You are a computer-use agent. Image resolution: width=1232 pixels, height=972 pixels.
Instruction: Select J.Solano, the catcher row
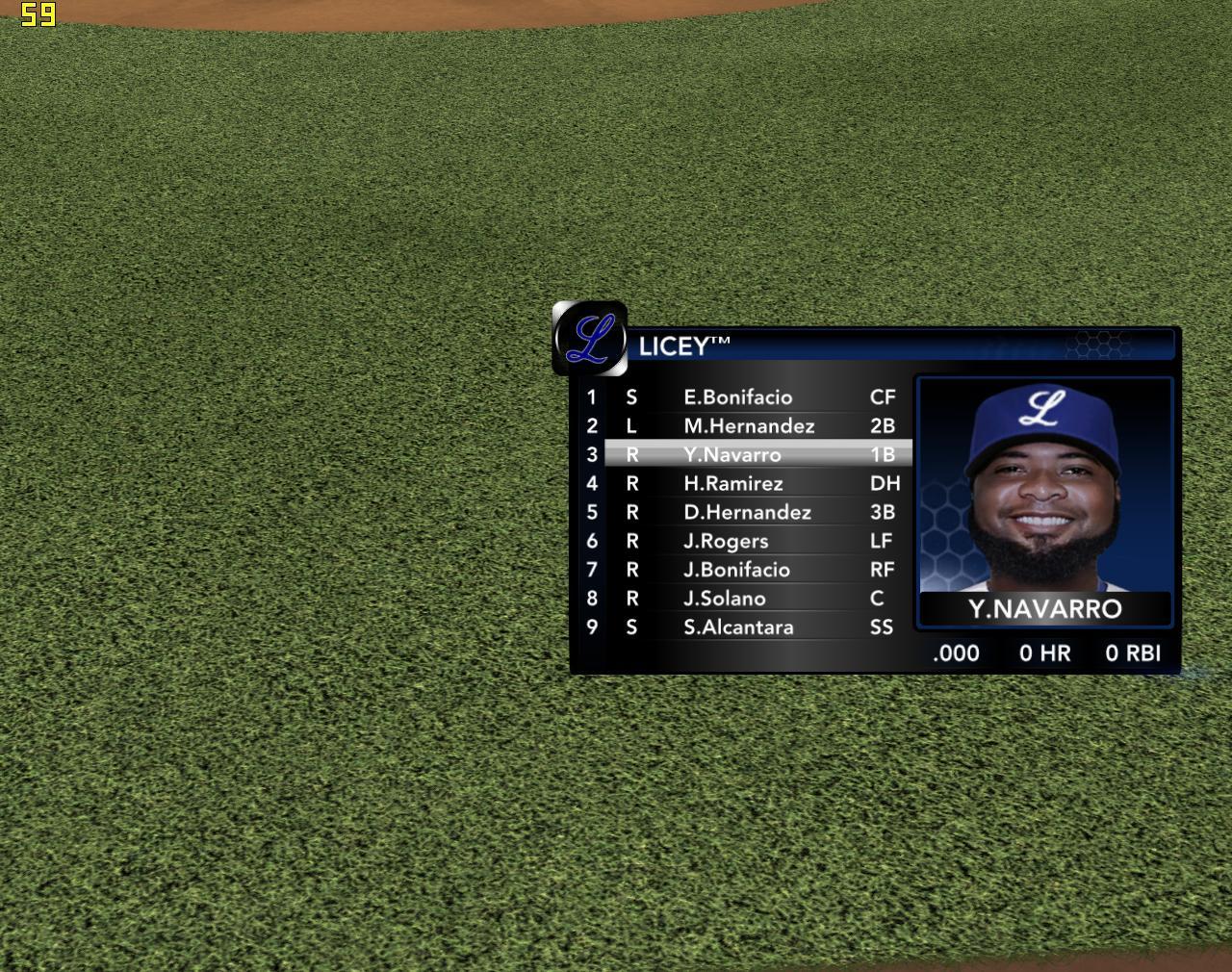point(725,599)
